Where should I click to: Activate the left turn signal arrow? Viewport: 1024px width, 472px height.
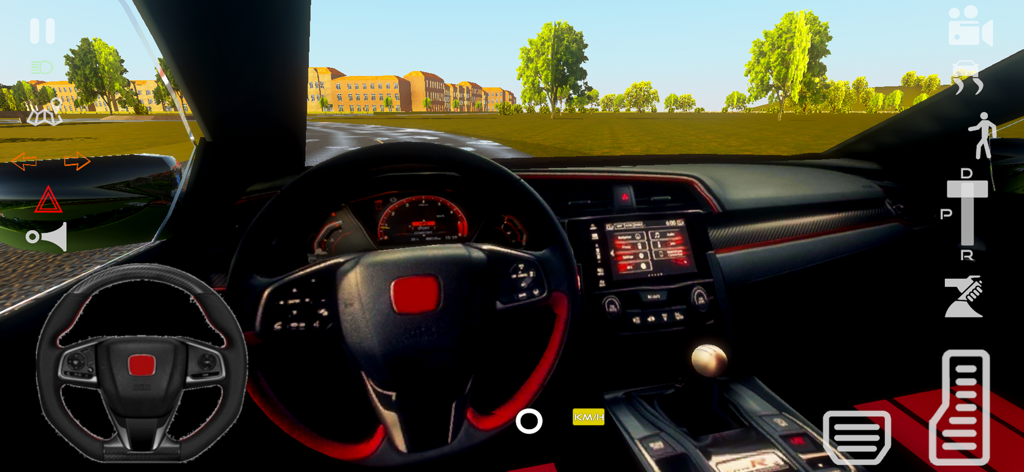pyautogui.click(x=23, y=161)
